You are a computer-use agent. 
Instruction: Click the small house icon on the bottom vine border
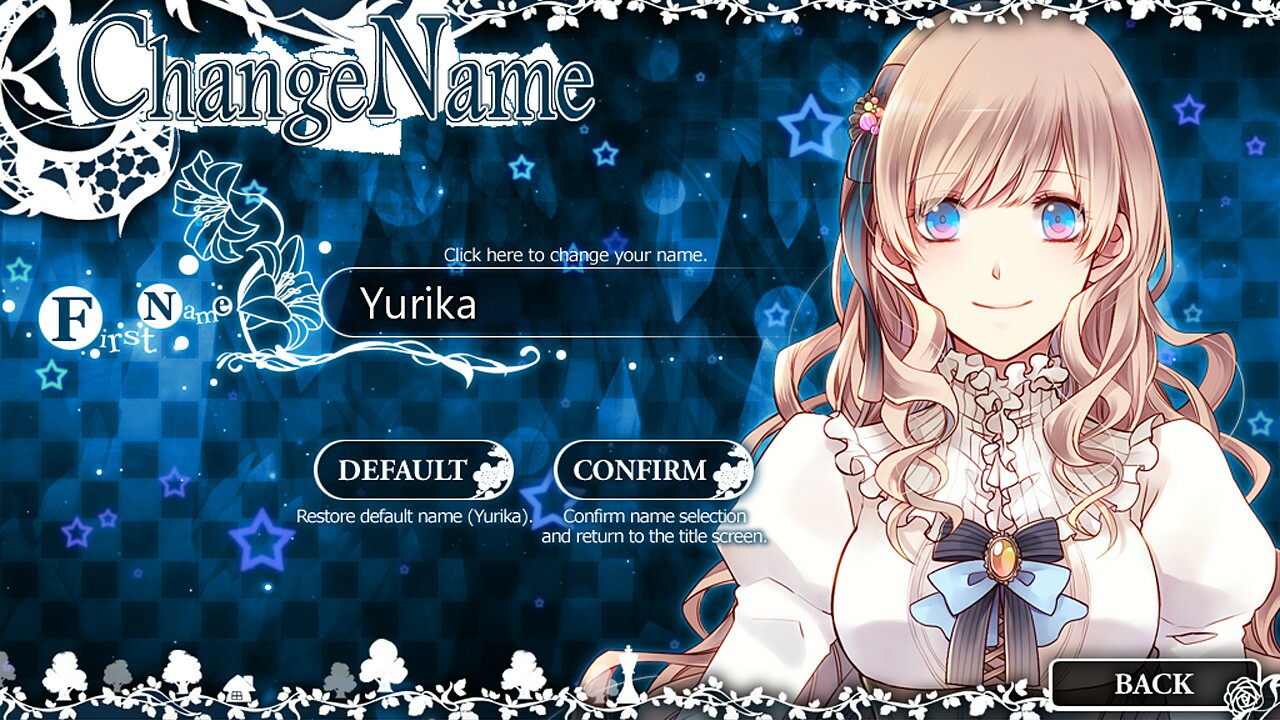[x=238, y=688]
